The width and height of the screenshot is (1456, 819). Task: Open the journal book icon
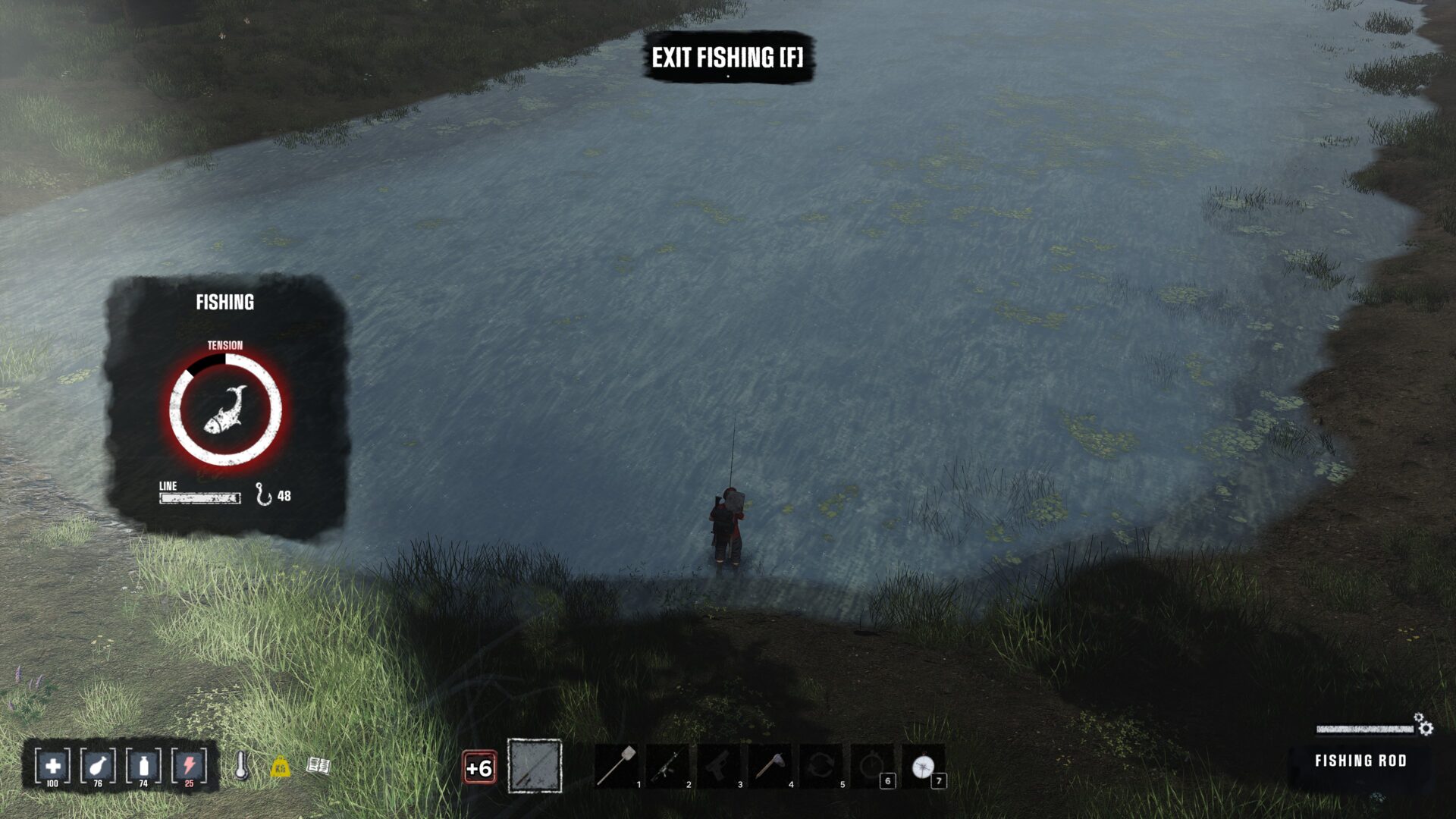pyautogui.click(x=318, y=766)
